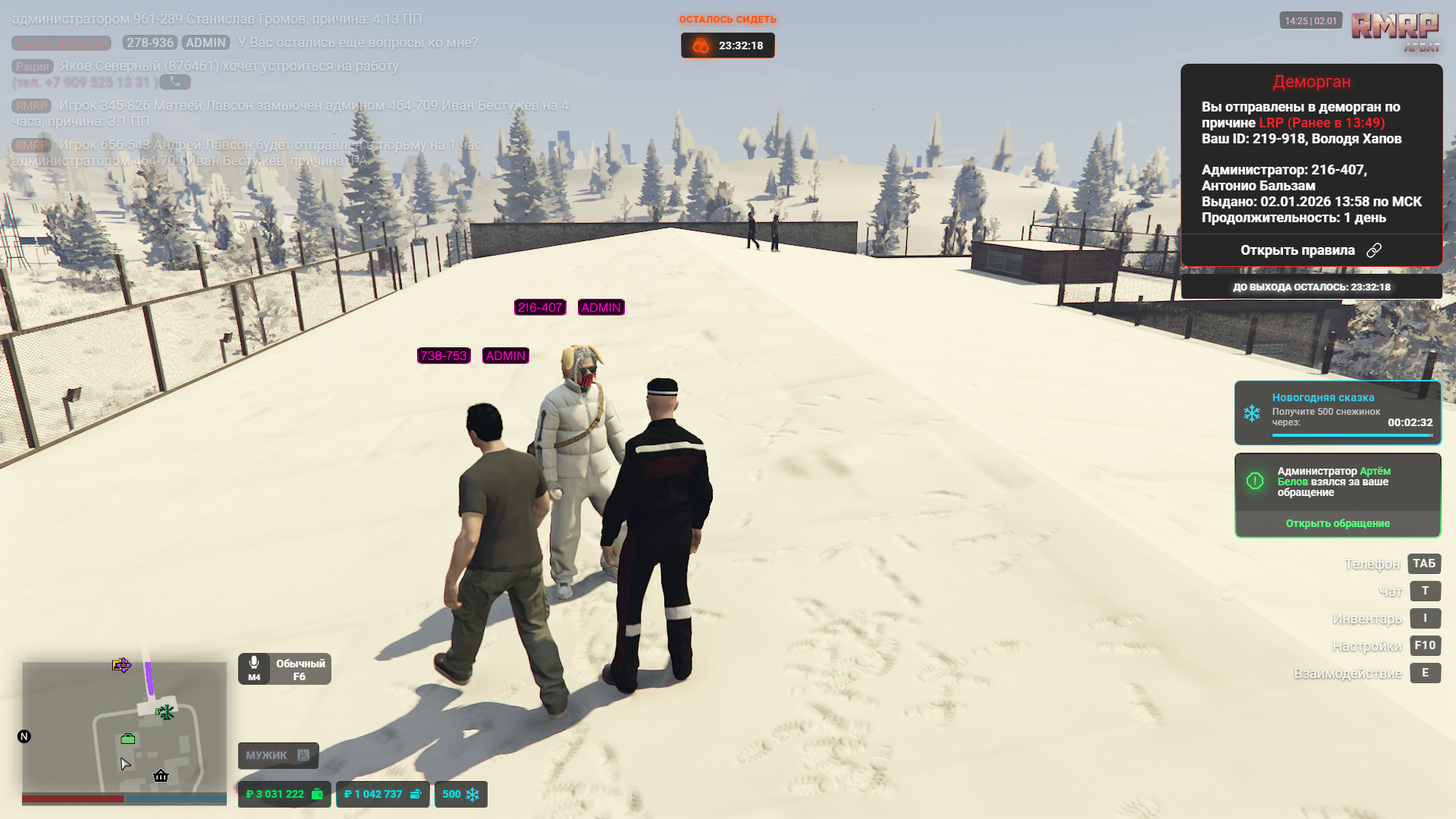This screenshot has width=1456, height=819.
Task: Click the МУЖИК badge above money
Action: (x=278, y=755)
